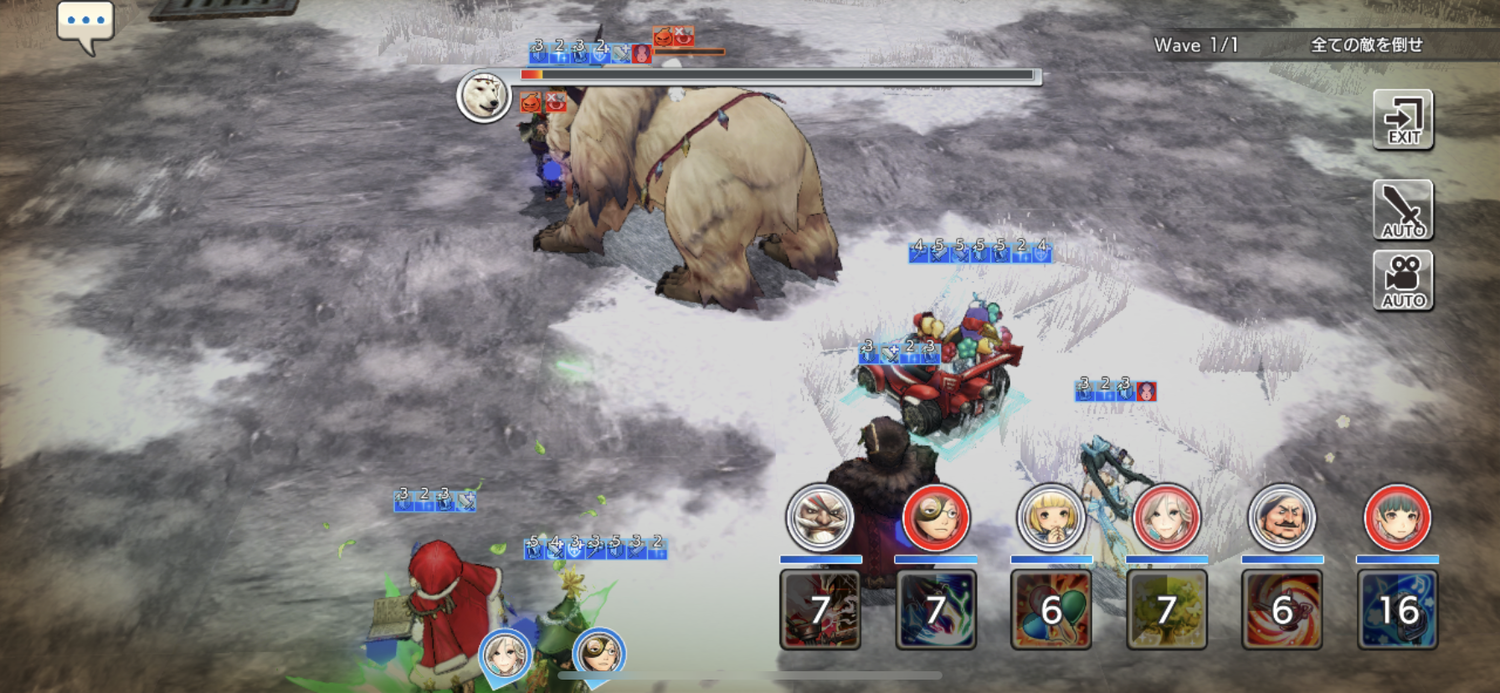Choose the silver-haired woman portrait with red ring
Screen dimensions: 1500x693
pyautogui.click(x=1166, y=517)
